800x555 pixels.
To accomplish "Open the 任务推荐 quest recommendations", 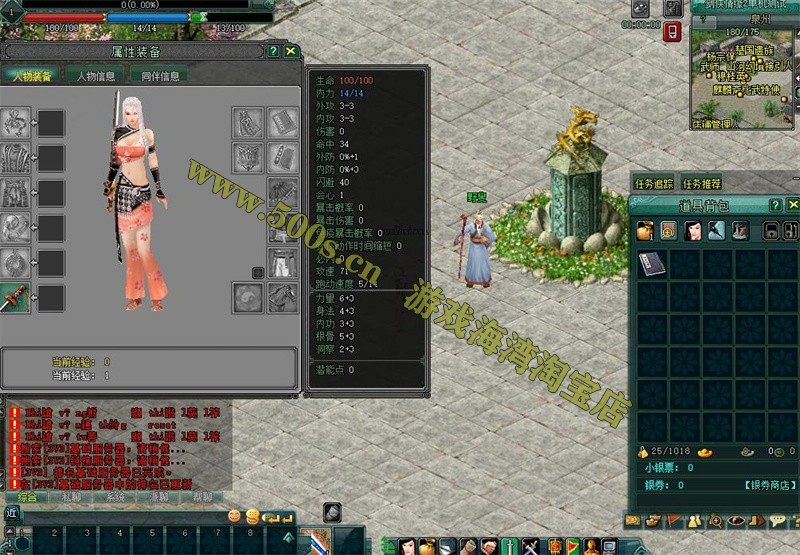I will click(x=702, y=184).
